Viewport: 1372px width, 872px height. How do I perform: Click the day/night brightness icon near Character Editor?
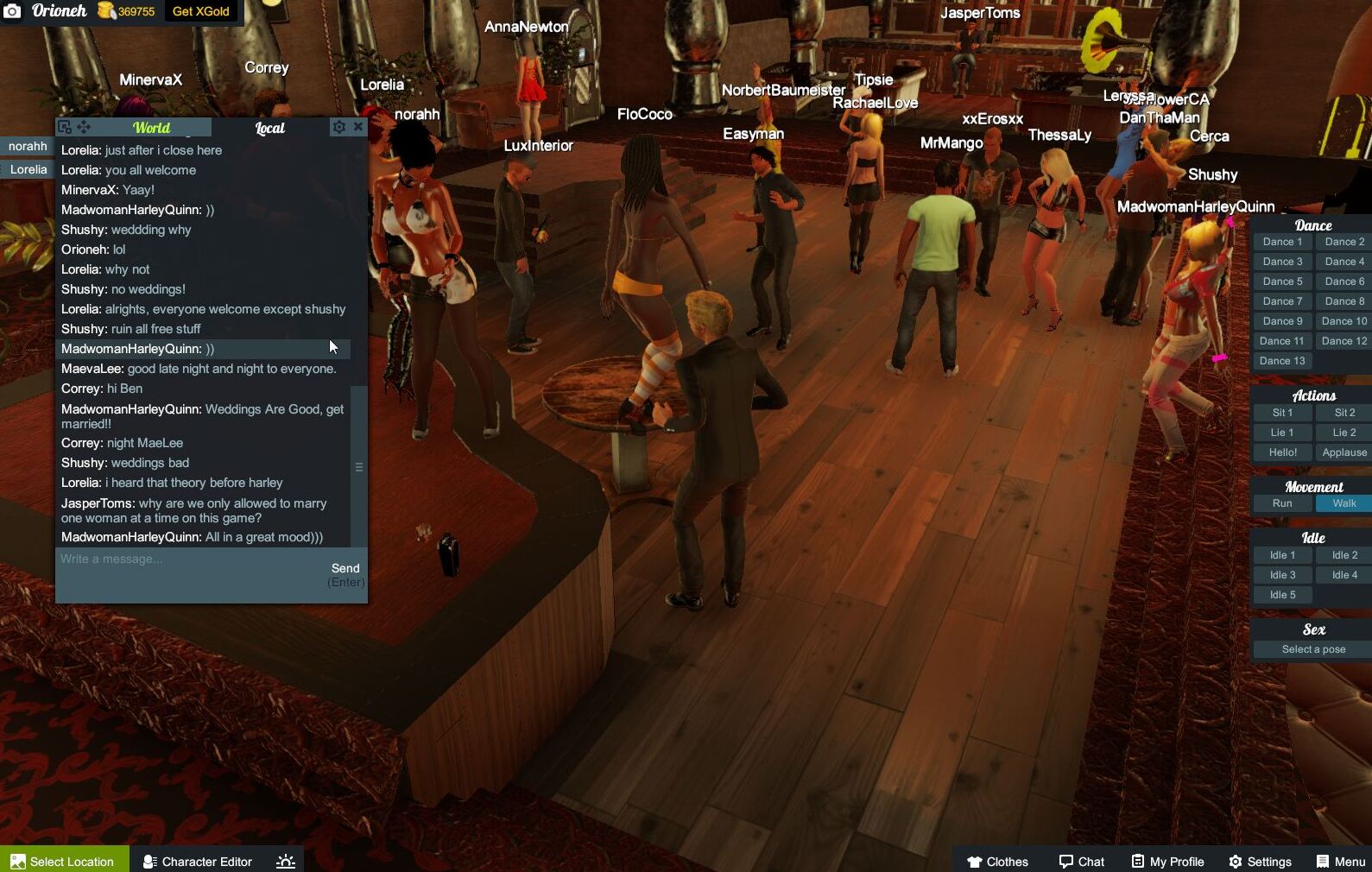coord(285,861)
